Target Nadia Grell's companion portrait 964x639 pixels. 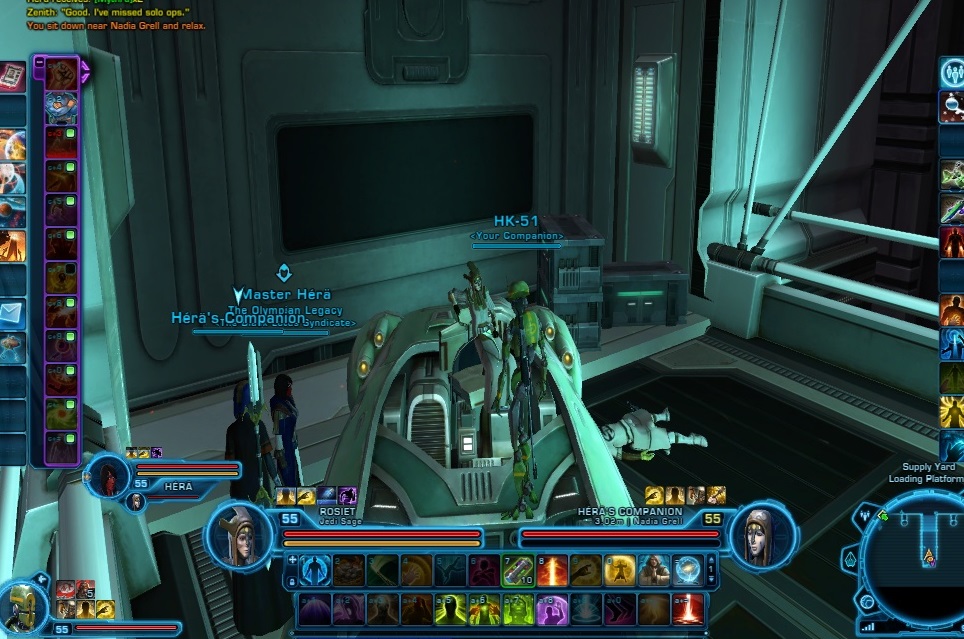(x=762, y=537)
